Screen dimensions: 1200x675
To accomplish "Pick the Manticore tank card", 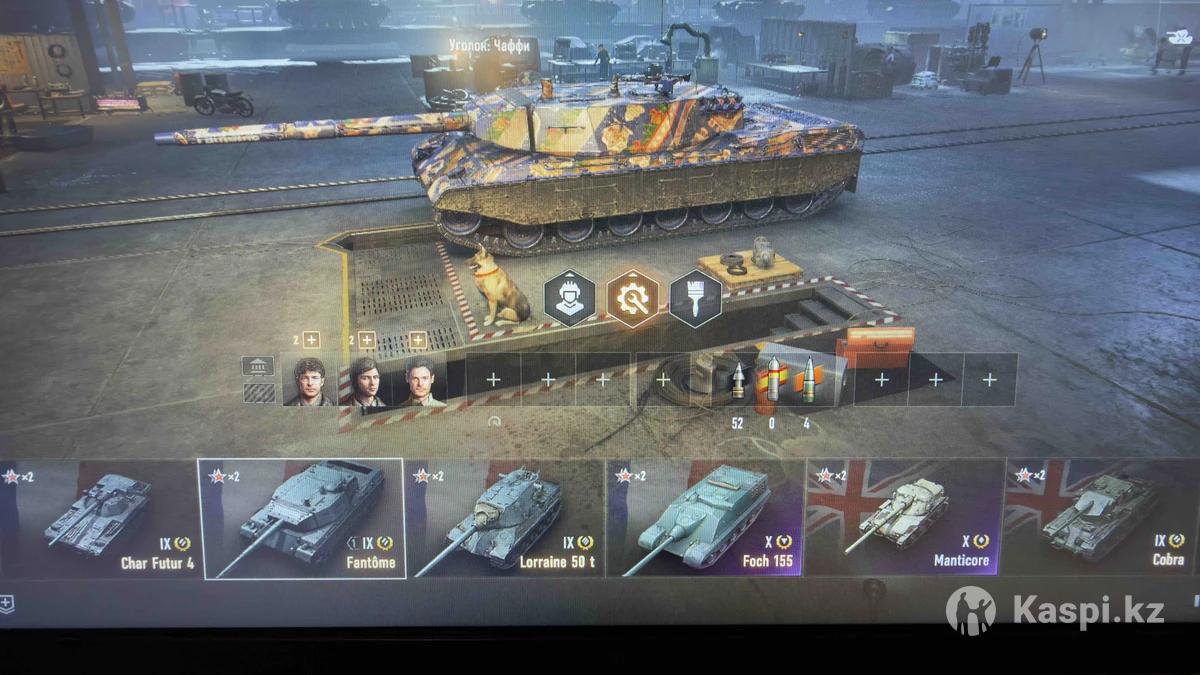I will (904, 518).
